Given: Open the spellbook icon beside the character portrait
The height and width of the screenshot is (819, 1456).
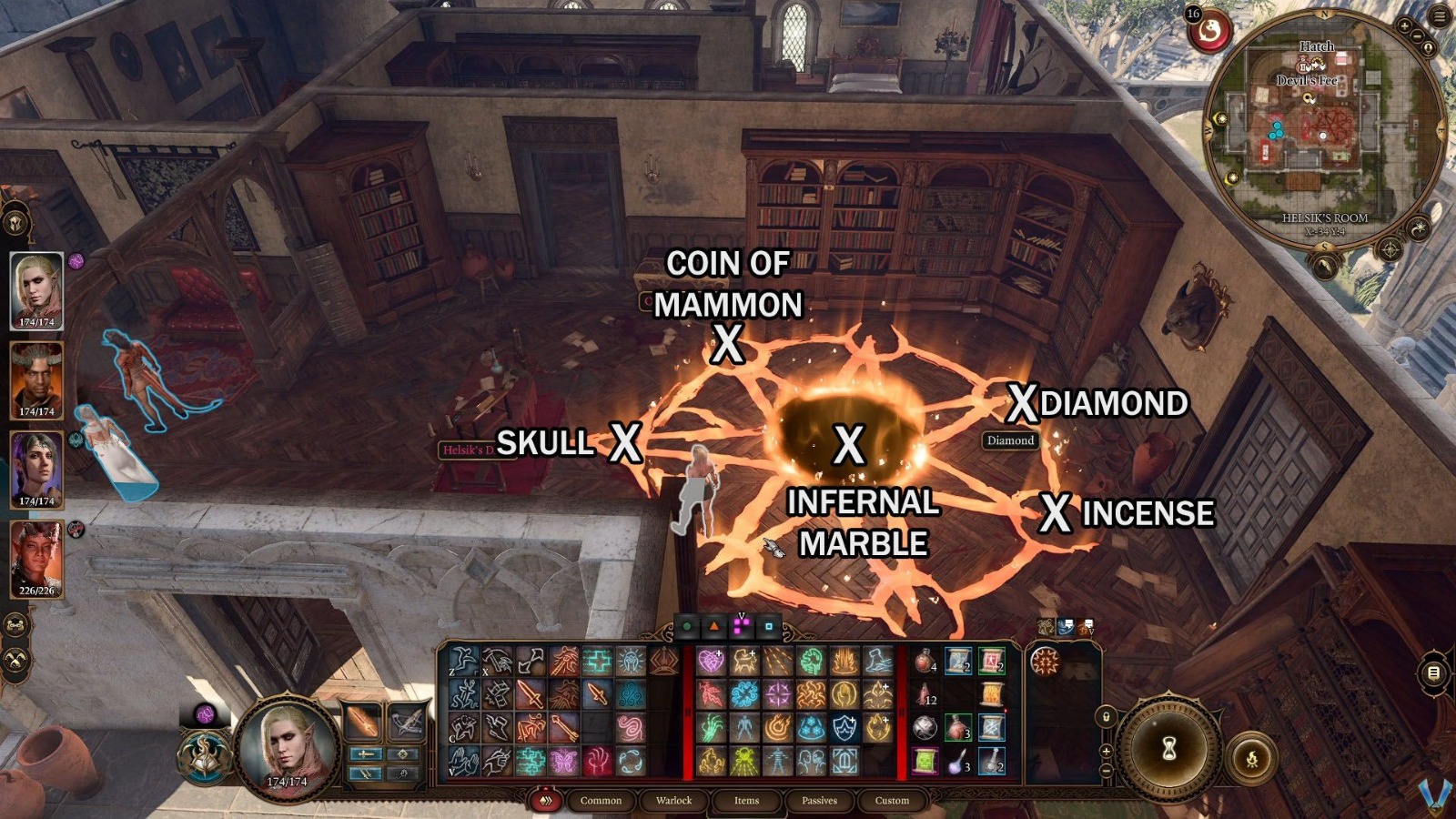Looking at the screenshot, I should coord(205,756).
